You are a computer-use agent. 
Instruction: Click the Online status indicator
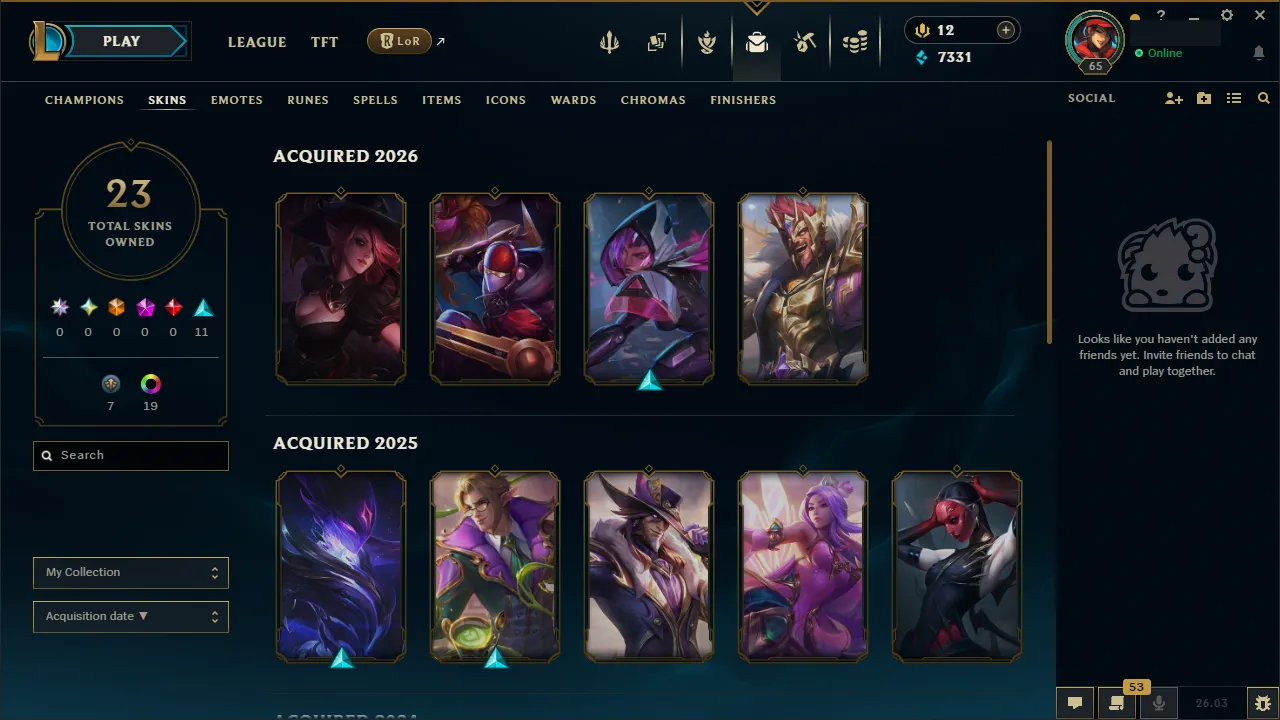tap(1160, 53)
